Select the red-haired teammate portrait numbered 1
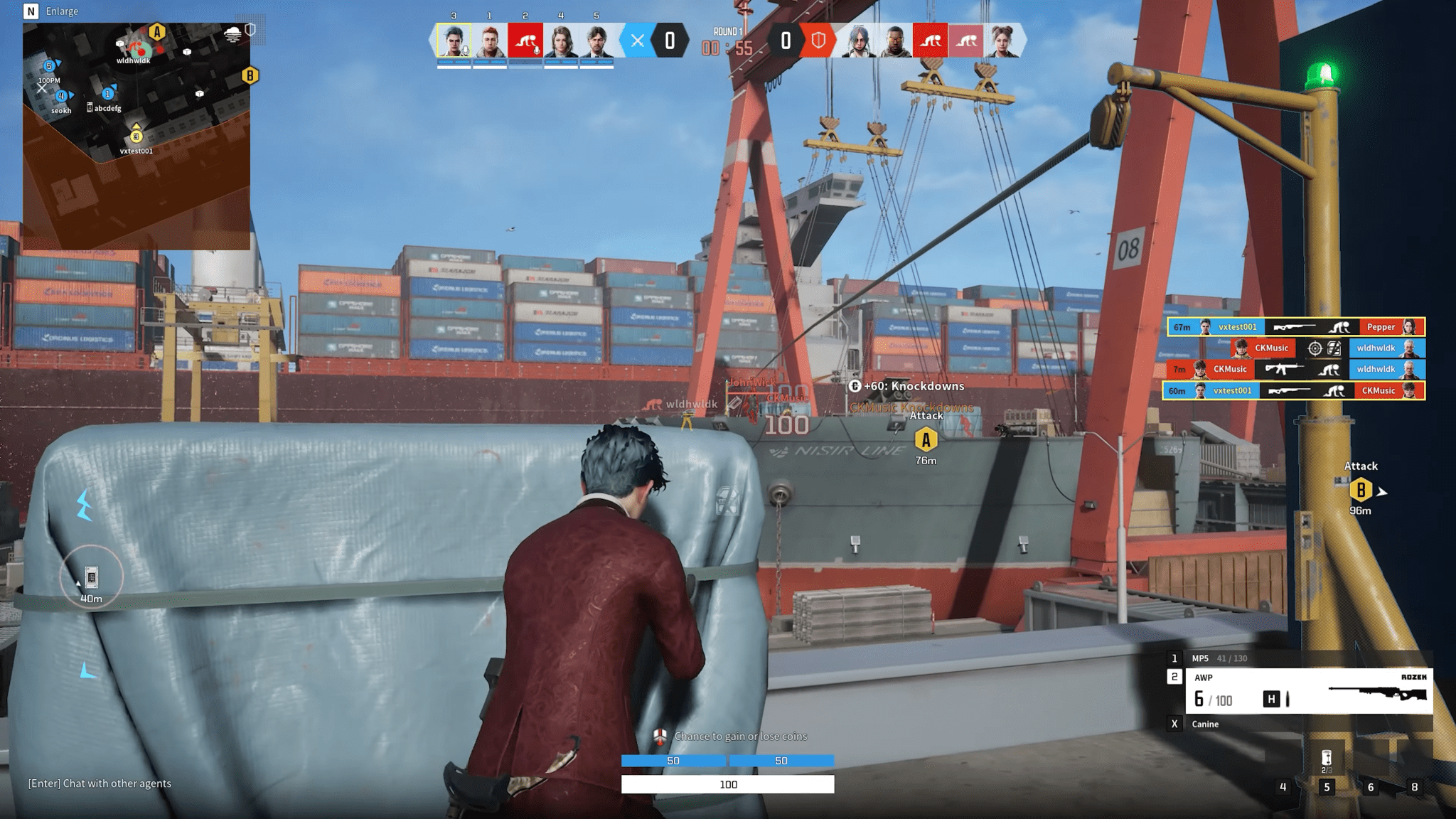 pyautogui.click(x=490, y=41)
